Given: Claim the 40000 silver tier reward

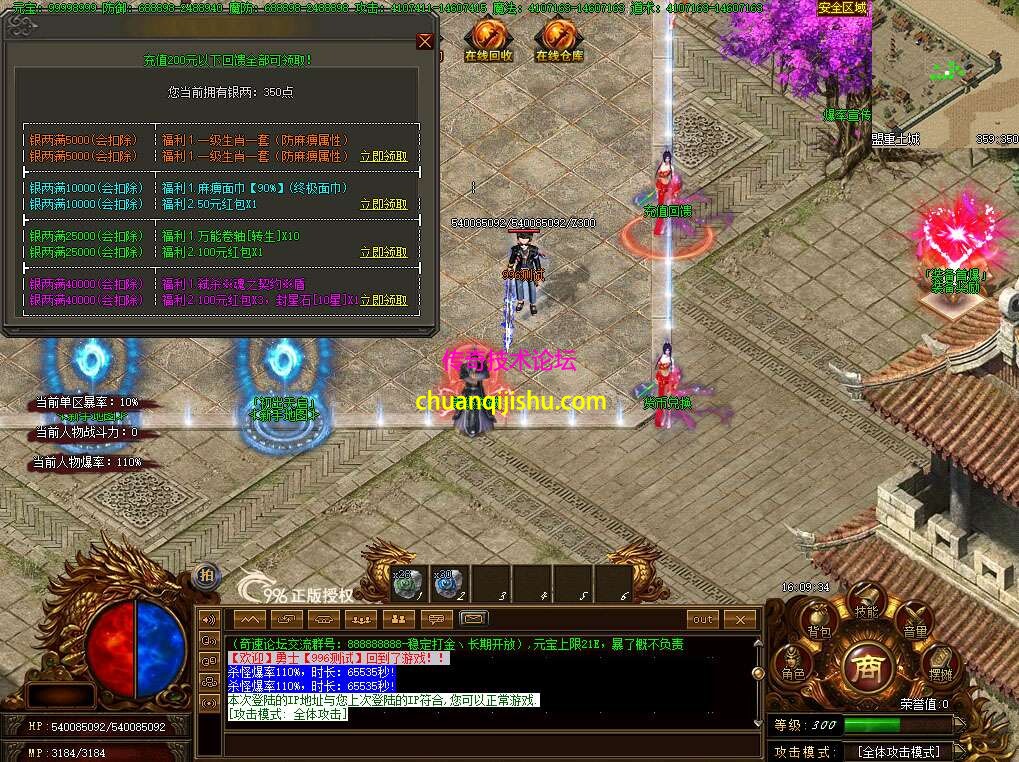Looking at the screenshot, I should (x=383, y=300).
